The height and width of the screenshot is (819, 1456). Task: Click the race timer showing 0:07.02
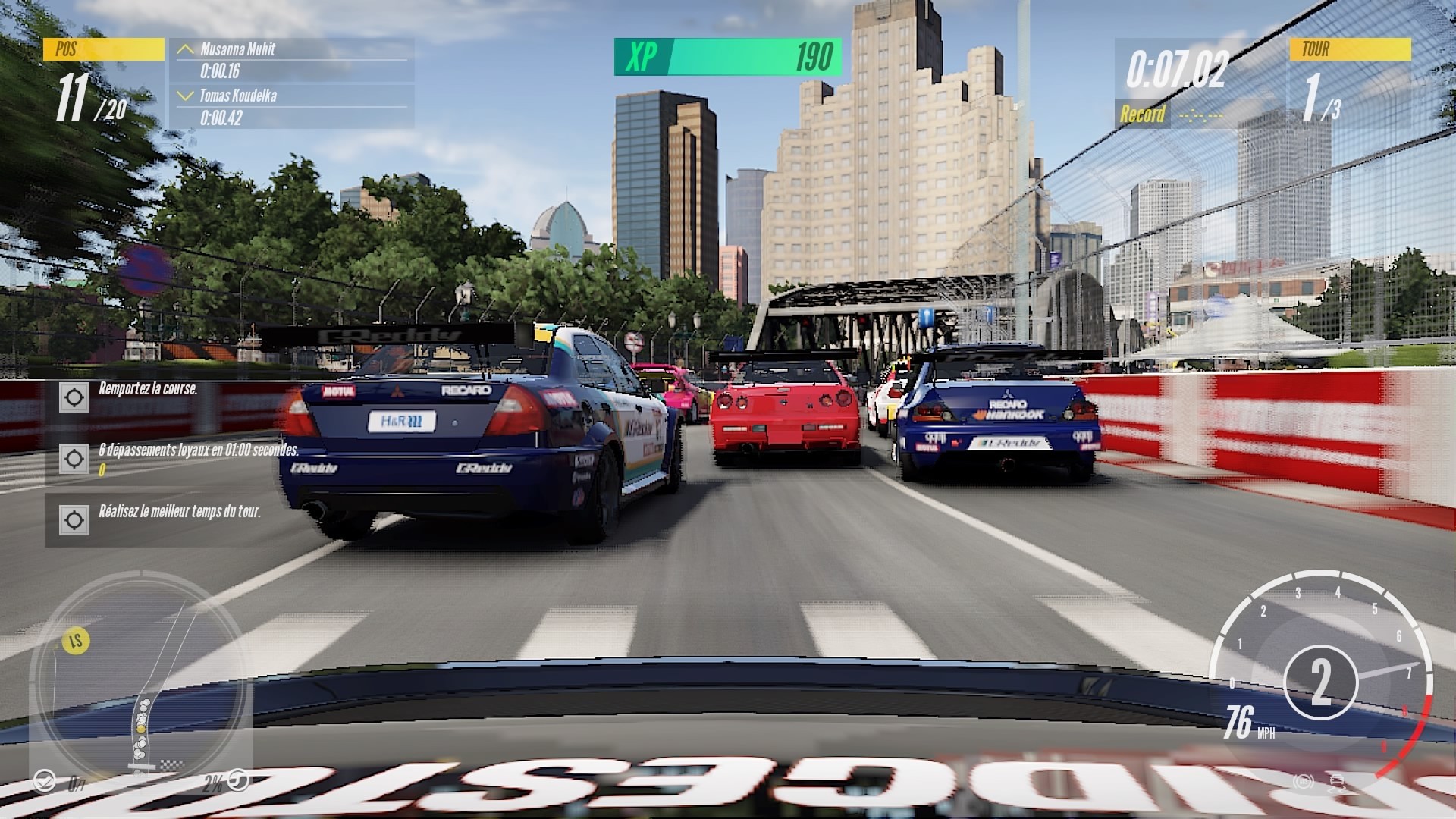click(1178, 72)
